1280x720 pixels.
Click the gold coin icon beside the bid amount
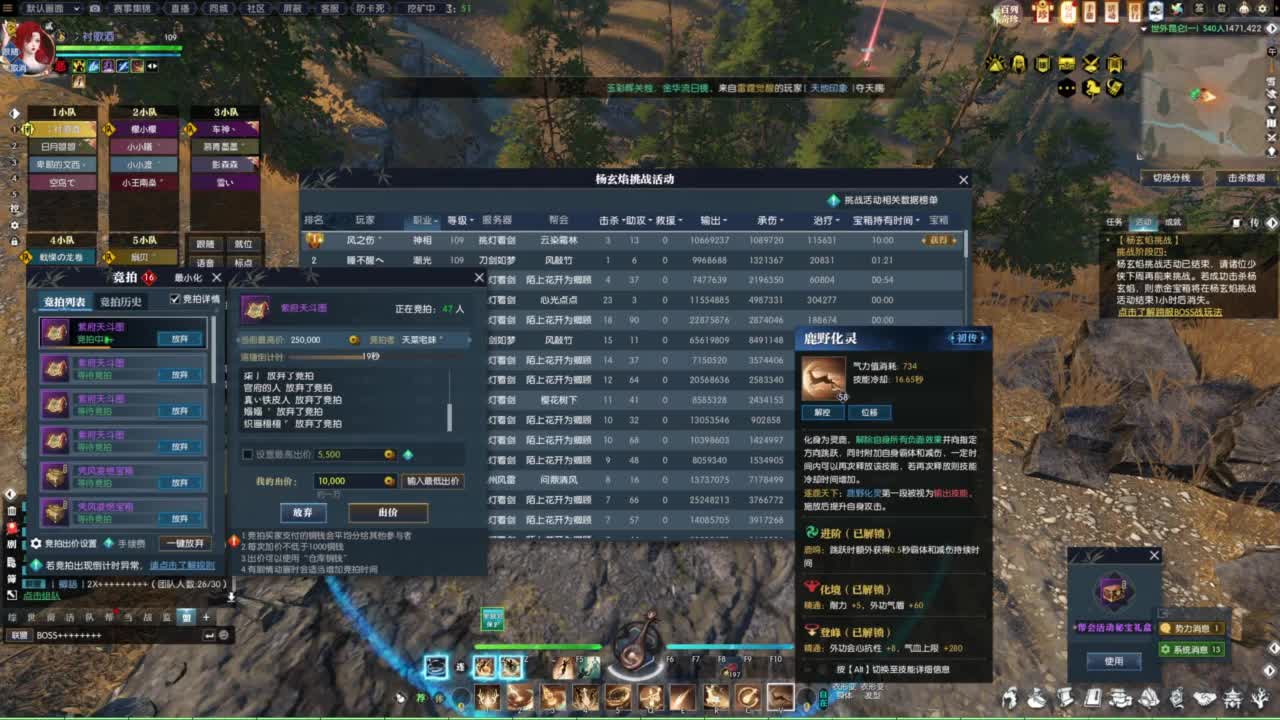[x=388, y=480]
